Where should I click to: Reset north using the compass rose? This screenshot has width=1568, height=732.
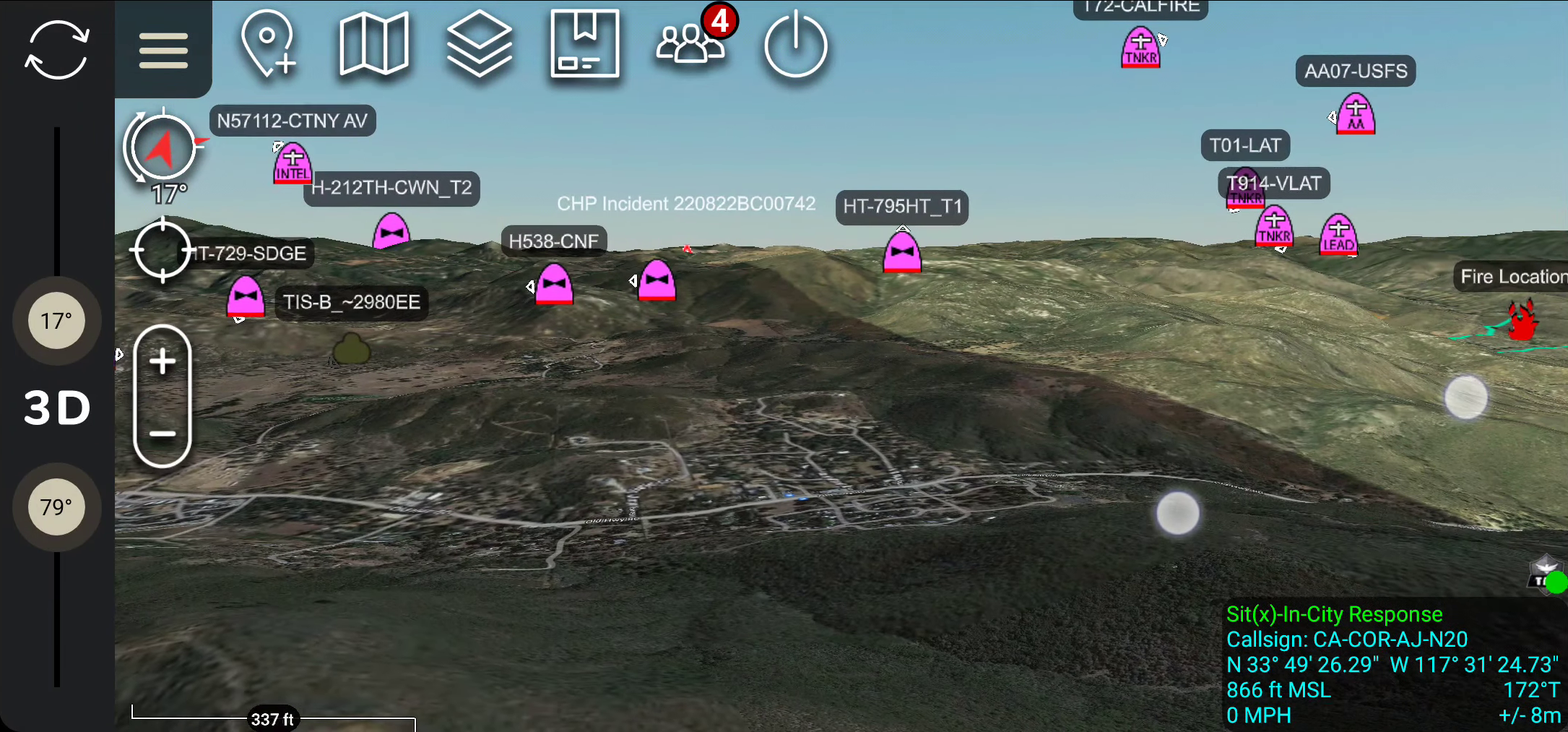(162, 146)
